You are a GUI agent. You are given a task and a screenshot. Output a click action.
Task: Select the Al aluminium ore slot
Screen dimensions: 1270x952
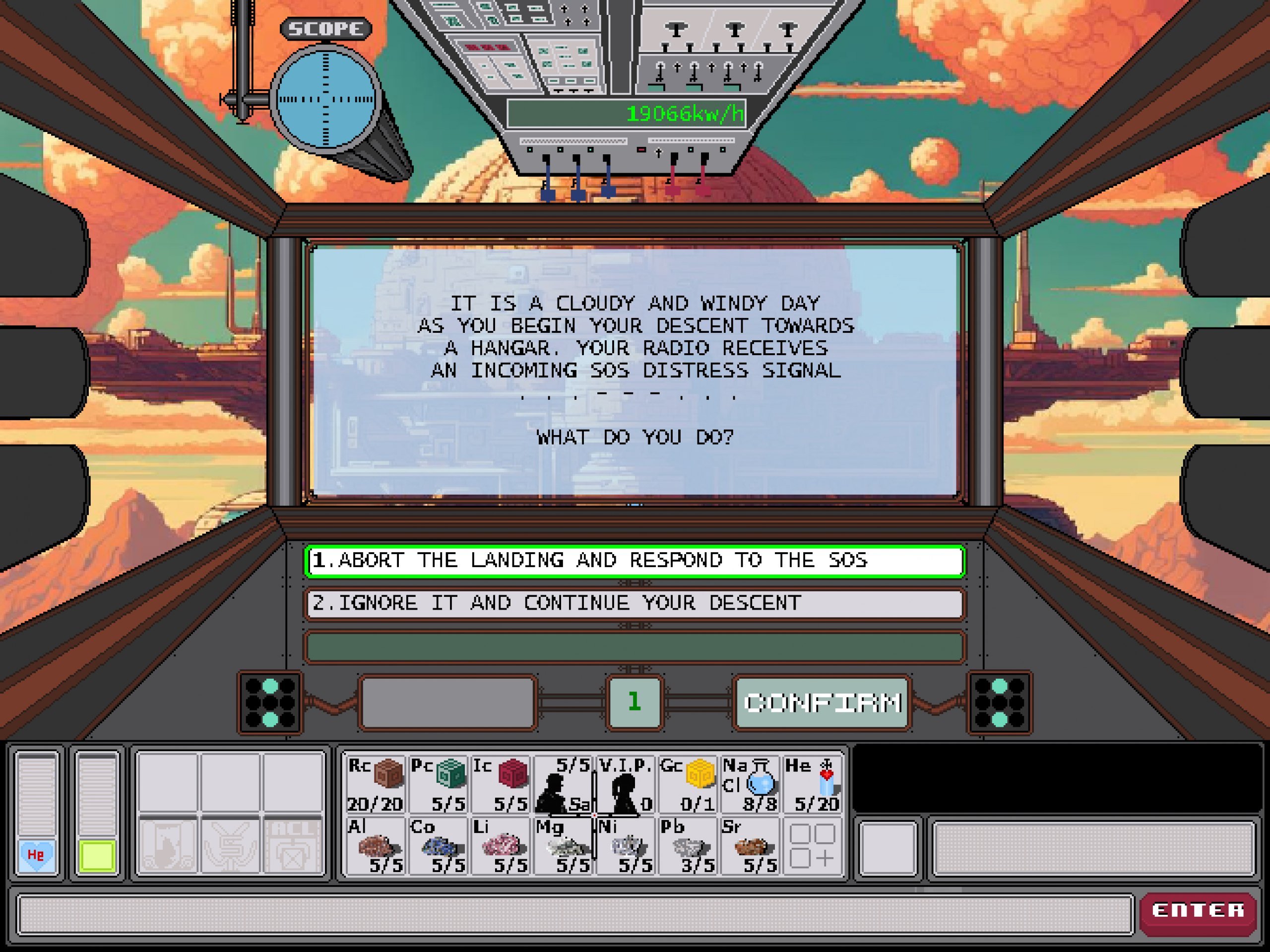pos(375,846)
